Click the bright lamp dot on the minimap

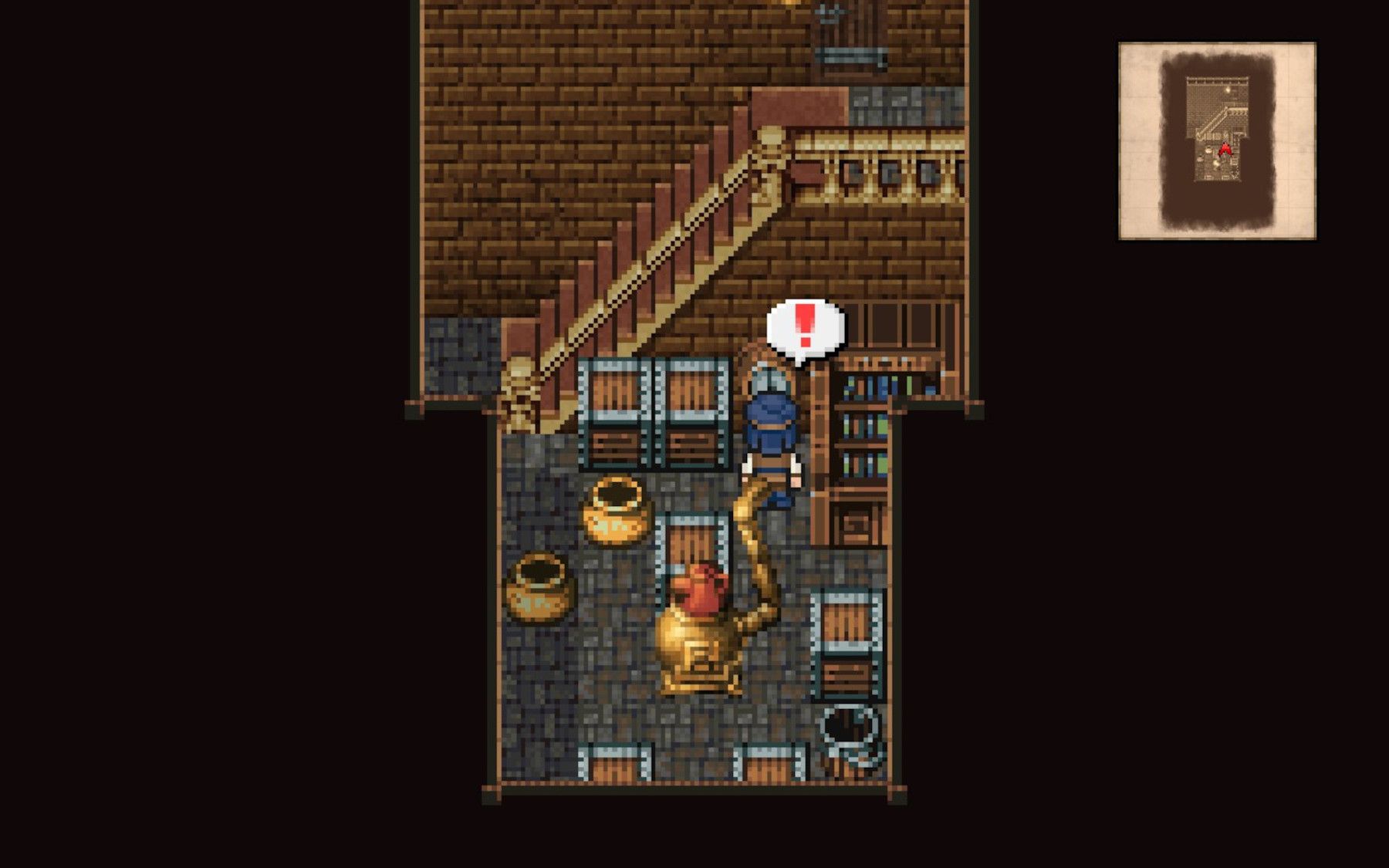click(1228, 90)
